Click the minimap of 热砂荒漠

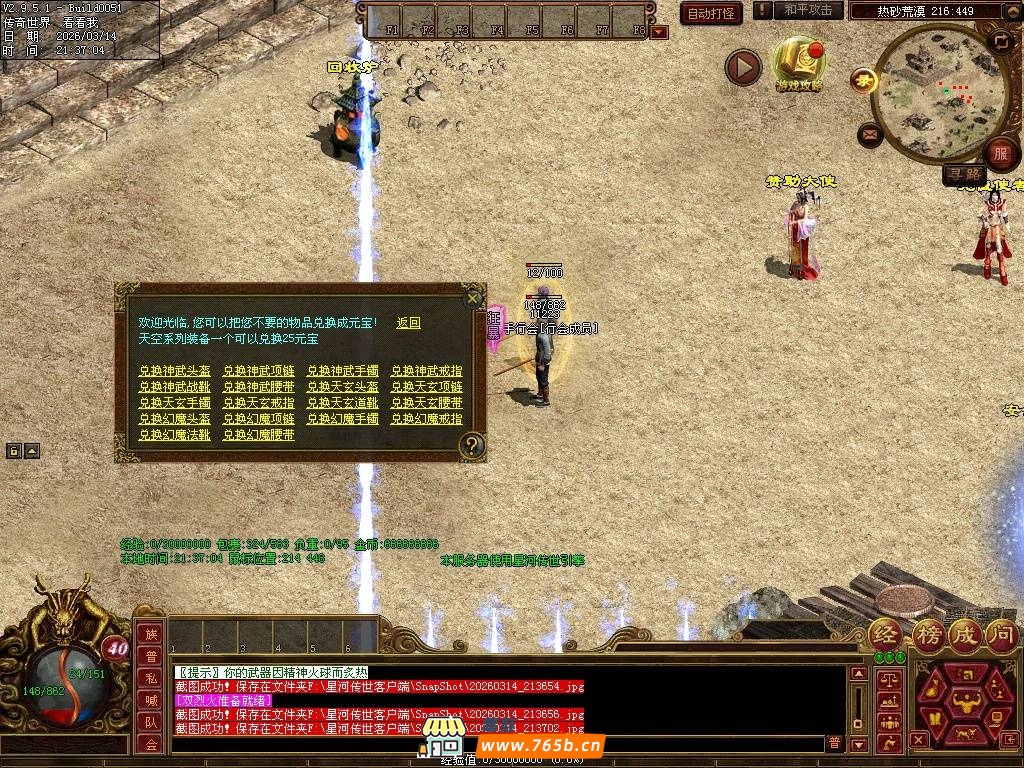tap(938, 92)
